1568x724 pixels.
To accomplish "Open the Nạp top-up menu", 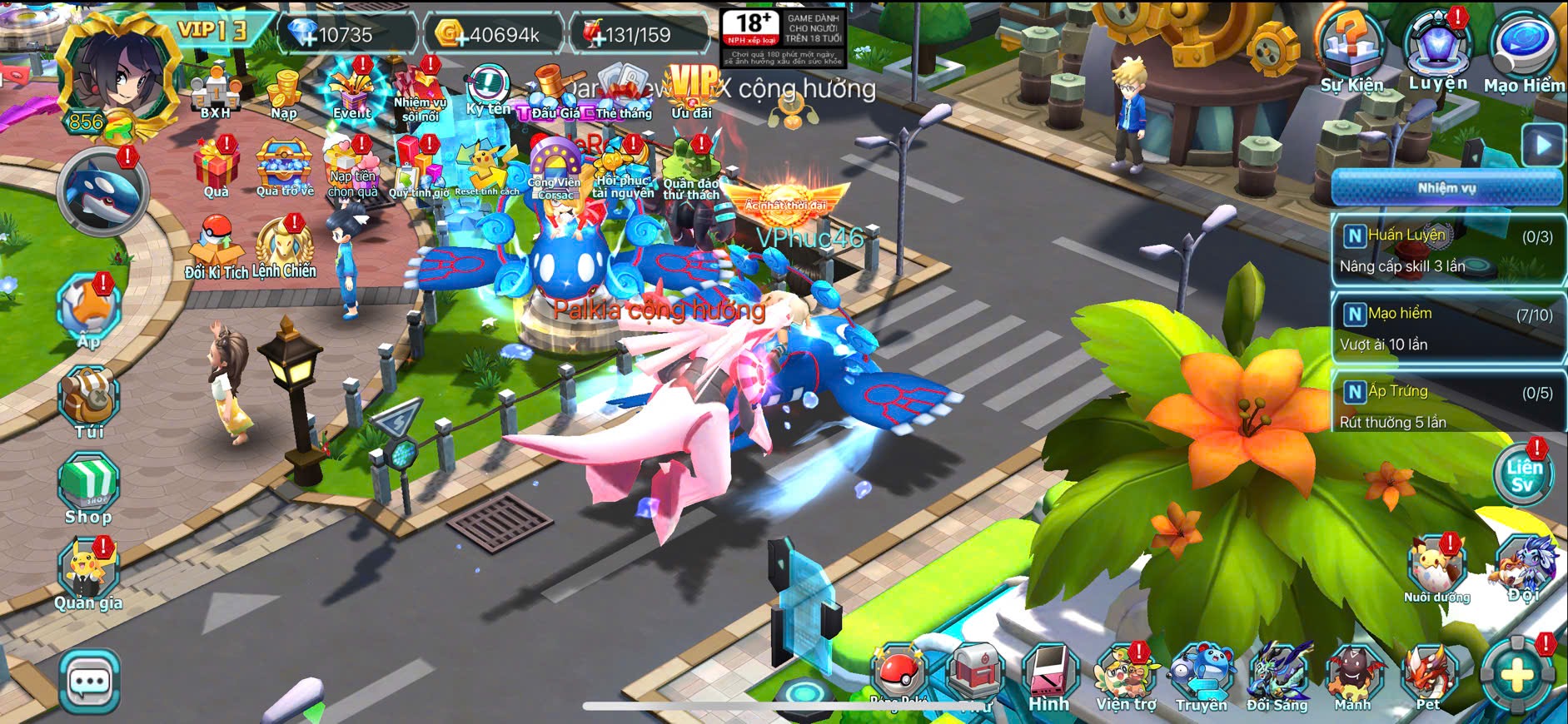I will tap(284, 93).
